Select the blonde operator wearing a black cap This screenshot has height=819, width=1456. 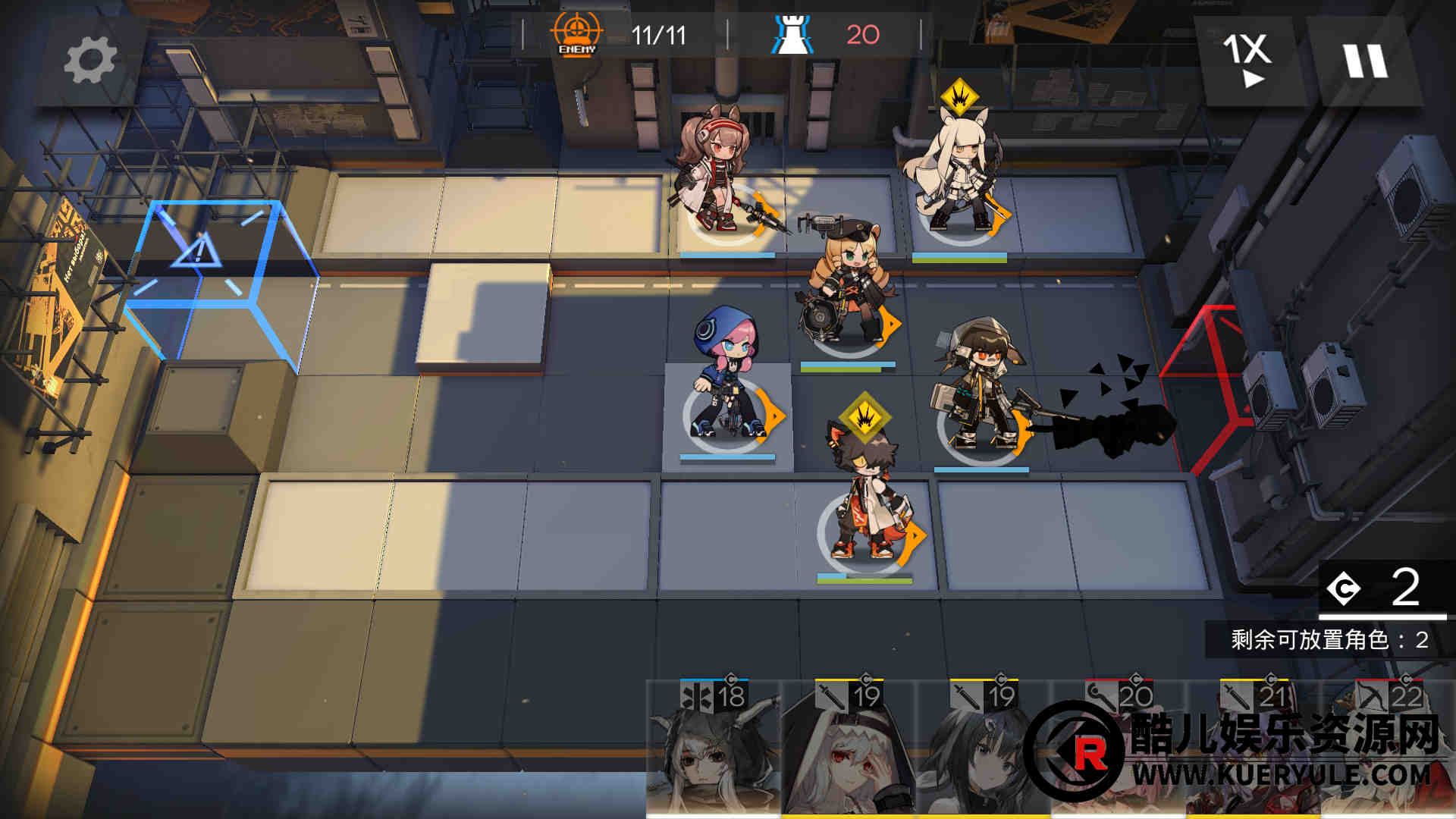tap(846, 284)
